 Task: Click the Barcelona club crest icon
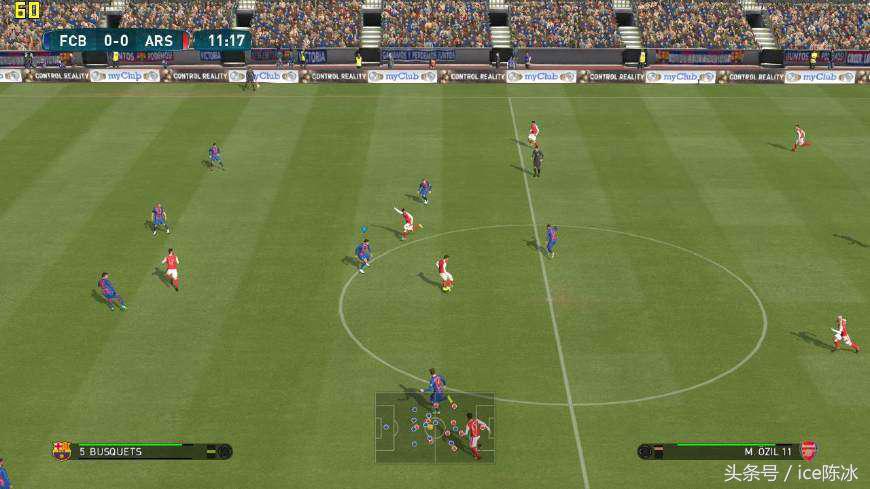coord(62,451)
